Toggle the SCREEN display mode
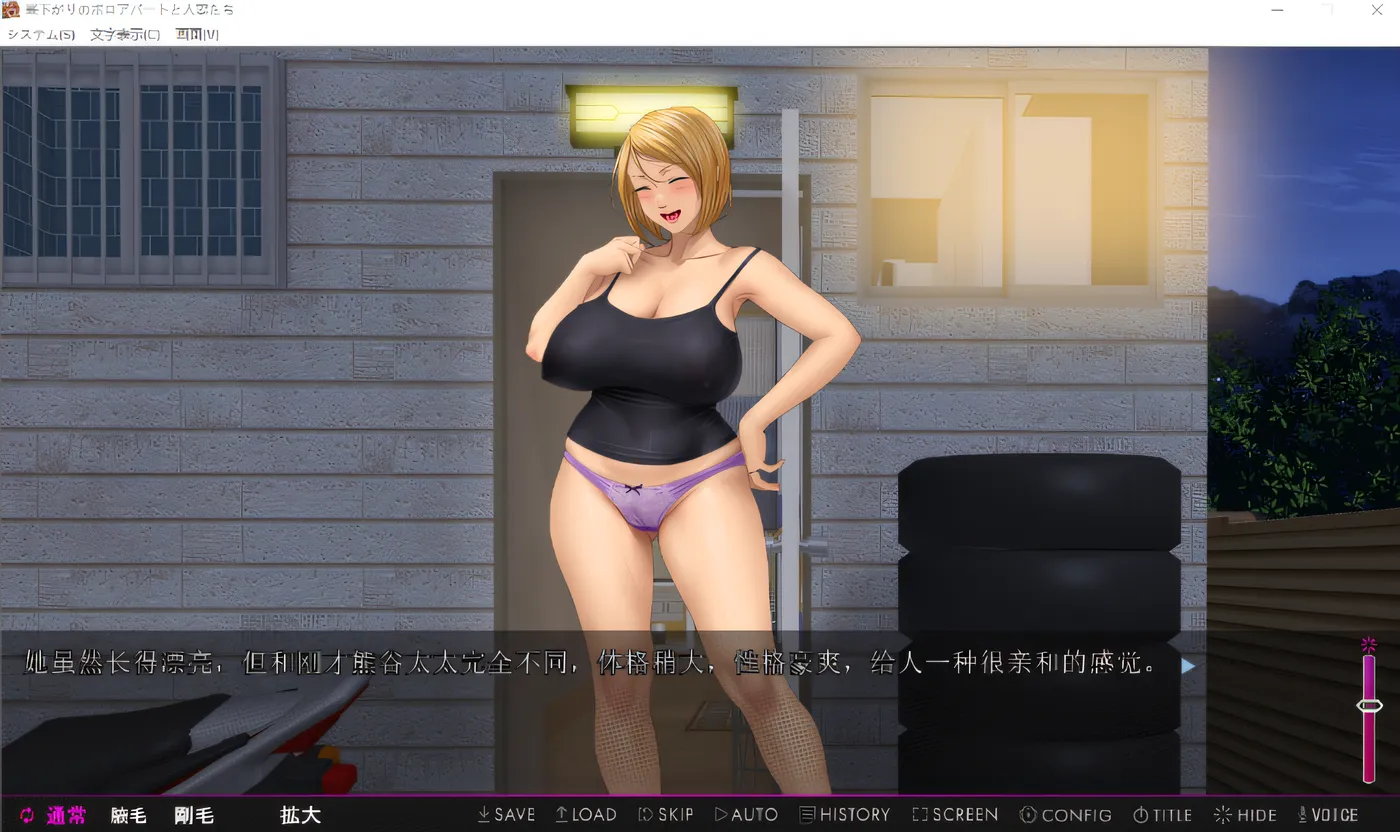The width and height of the screenshot is (1400, 832). click(955, 815)
